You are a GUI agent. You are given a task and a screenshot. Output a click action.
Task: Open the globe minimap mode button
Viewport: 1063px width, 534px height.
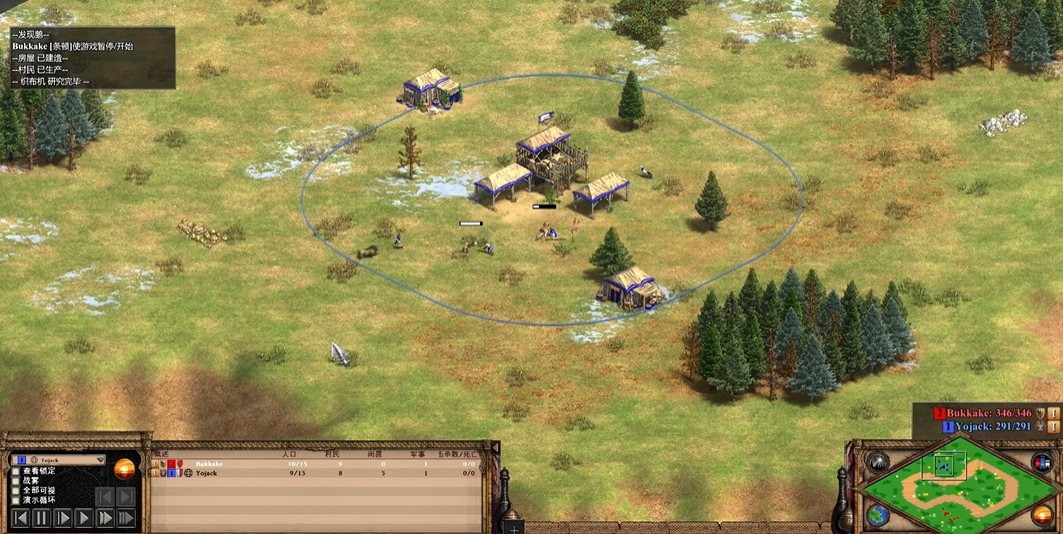[877, 516]
